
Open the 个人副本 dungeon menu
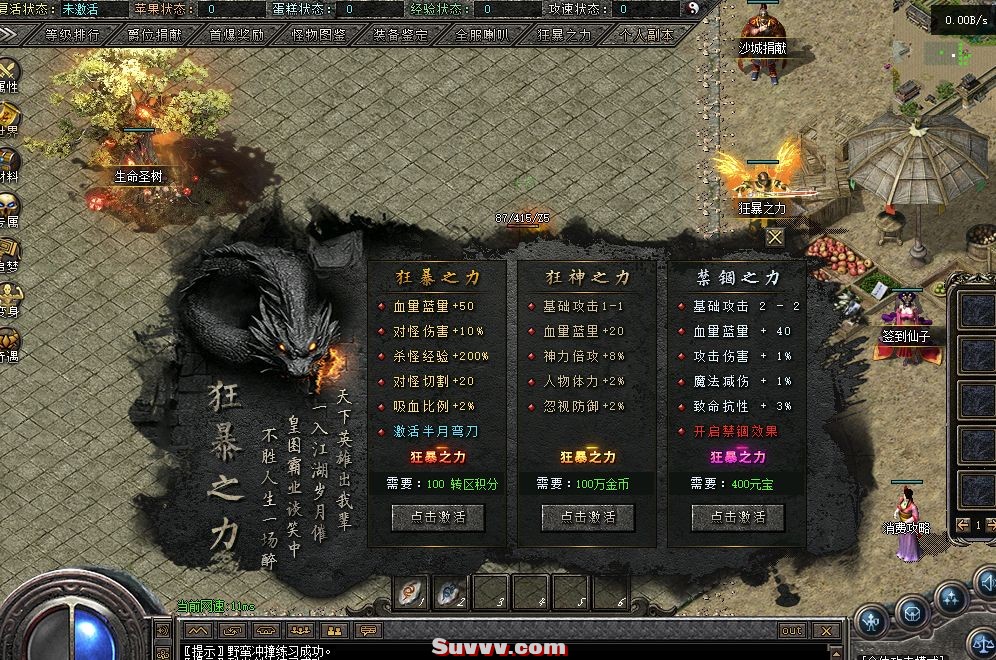tap(645, 34)
